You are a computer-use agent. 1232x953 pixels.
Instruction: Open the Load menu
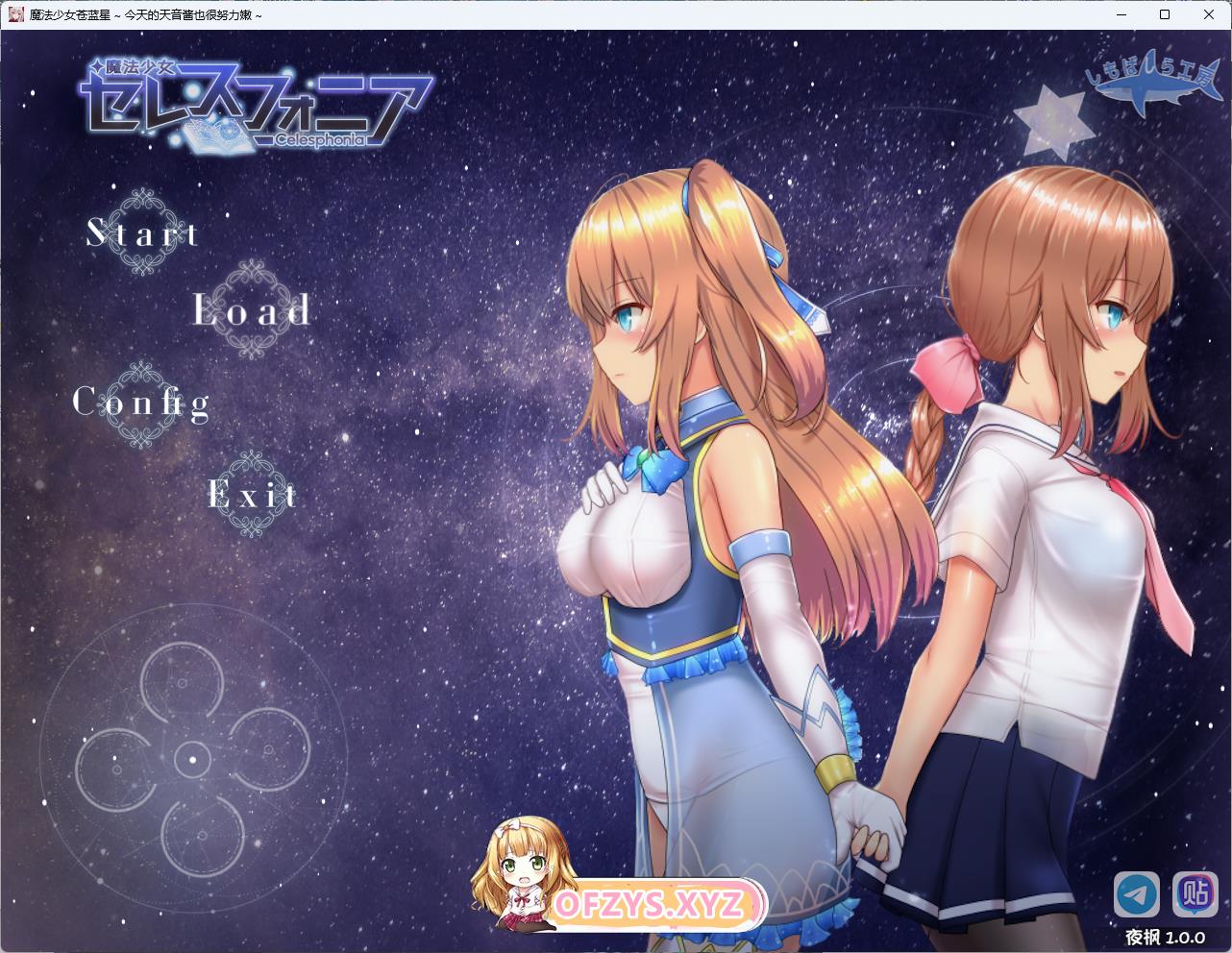pyautogui.click(x=252, y=310)
